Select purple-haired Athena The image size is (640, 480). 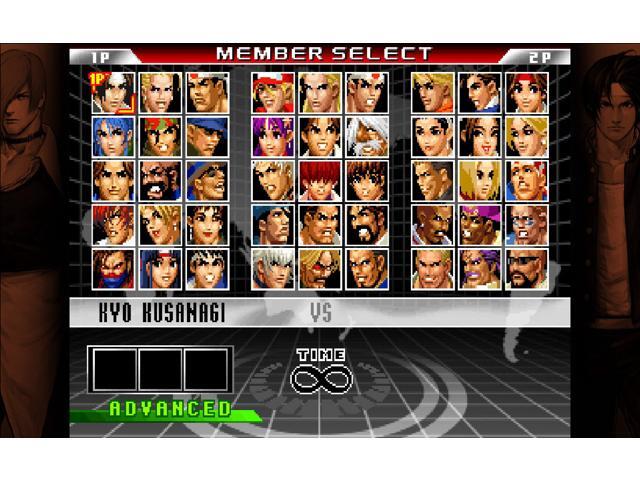272,136
